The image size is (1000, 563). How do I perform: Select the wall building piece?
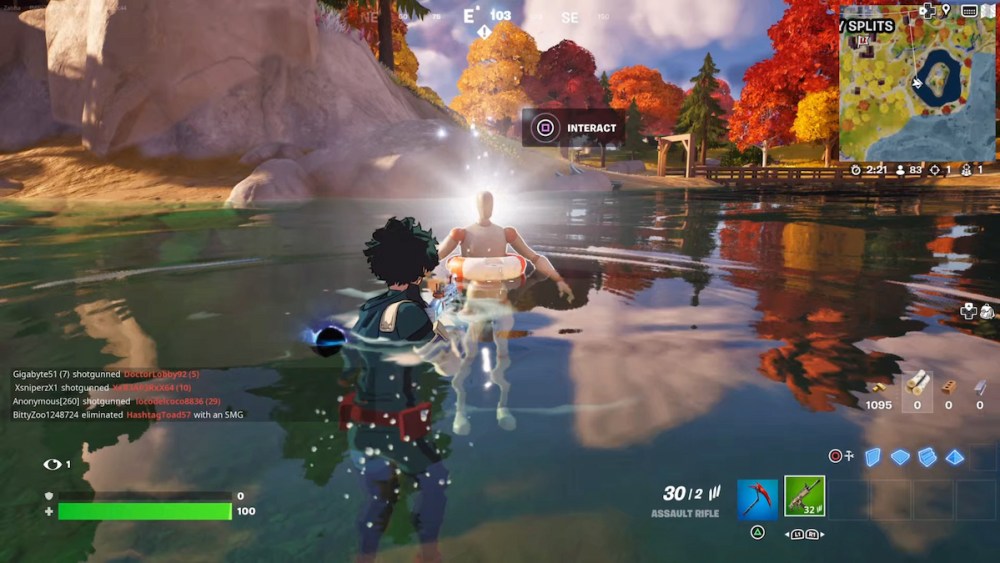click(873, 456)
